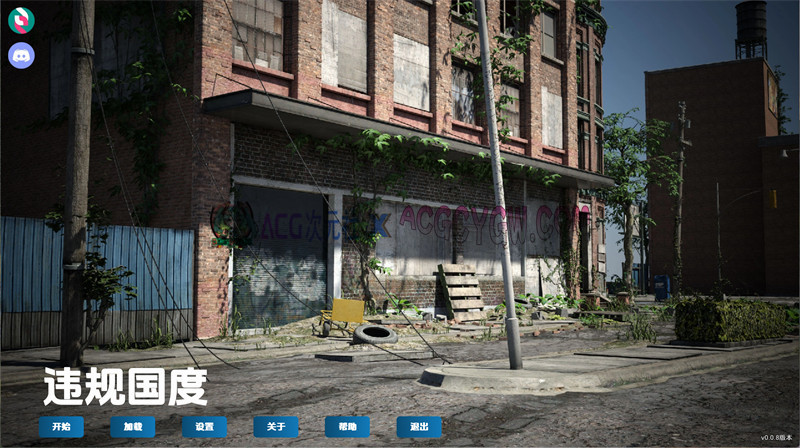Open the 设置 settings menu
The height and width of the screenshot is (448, 800).
click(204, 427)
